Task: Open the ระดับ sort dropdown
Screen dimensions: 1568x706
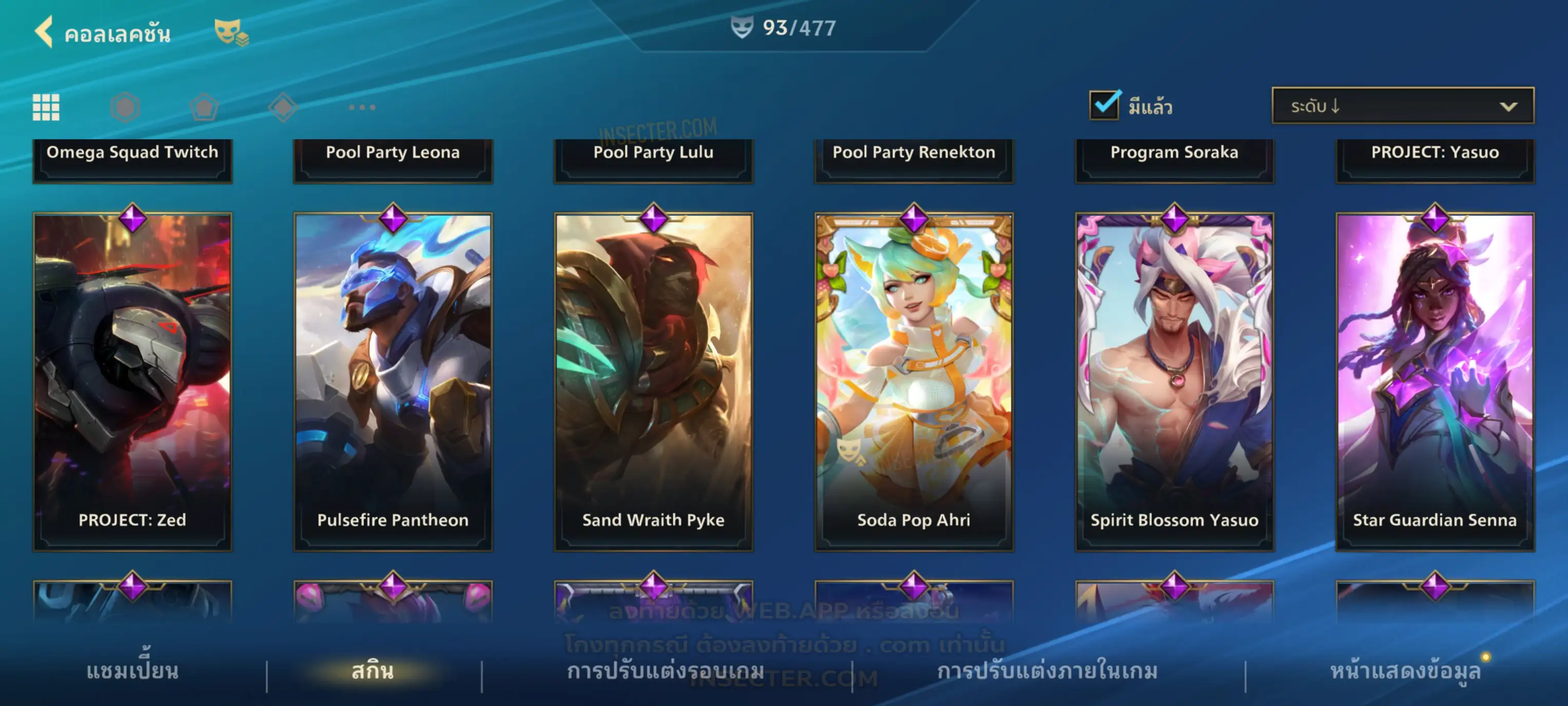Action: [1402, 106]
